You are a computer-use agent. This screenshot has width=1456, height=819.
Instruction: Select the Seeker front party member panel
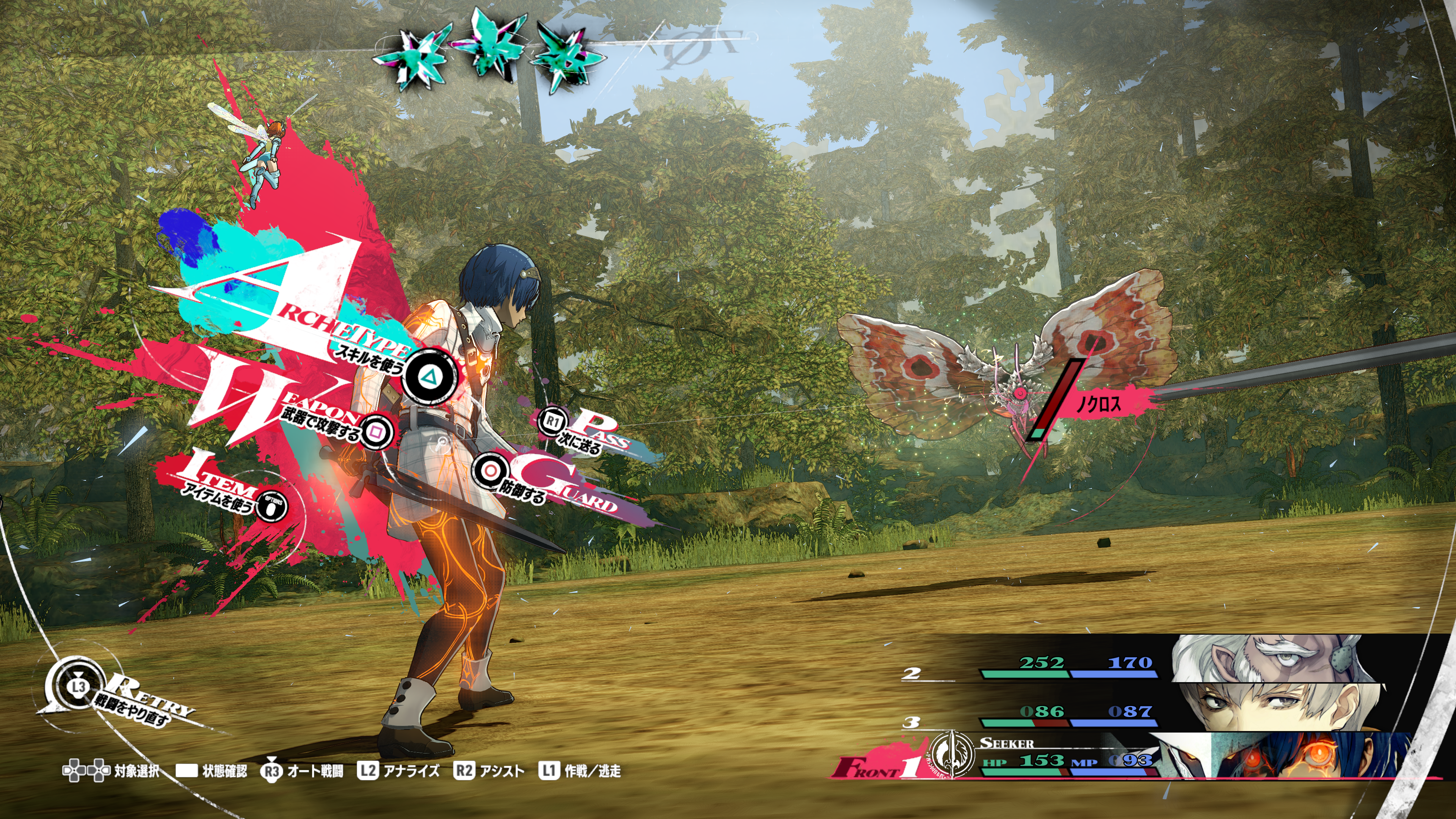tap(1074, 758)
